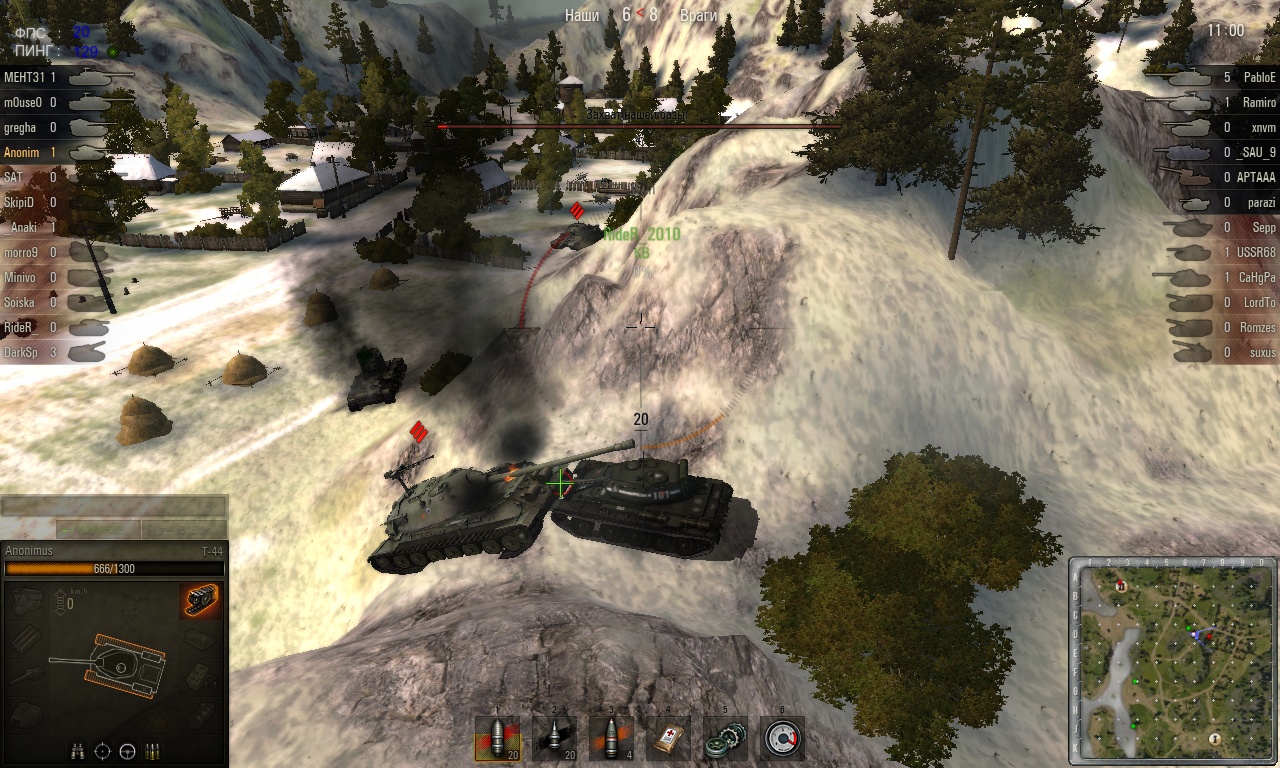The height and width of the screenshot is (768, 1280).
Task: Select teammate DarkSp in the team list
Action: coord(20,352)
